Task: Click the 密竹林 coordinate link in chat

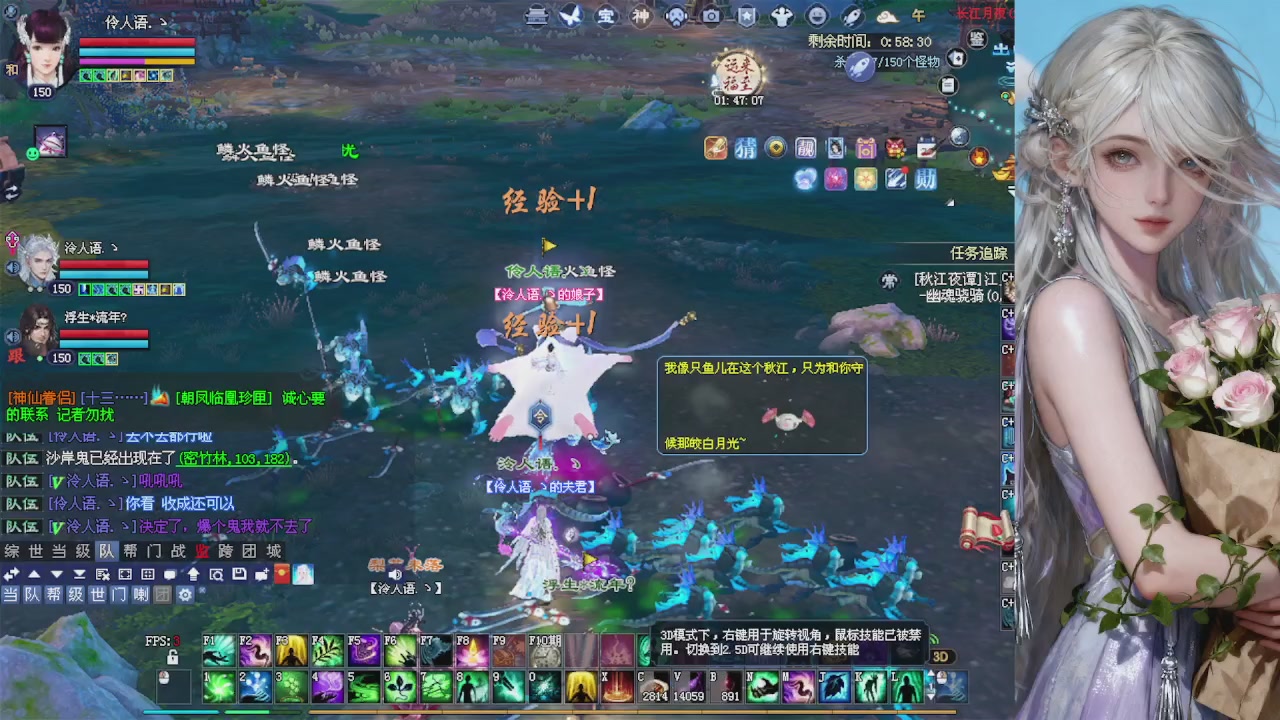Action: coord(227,458)
